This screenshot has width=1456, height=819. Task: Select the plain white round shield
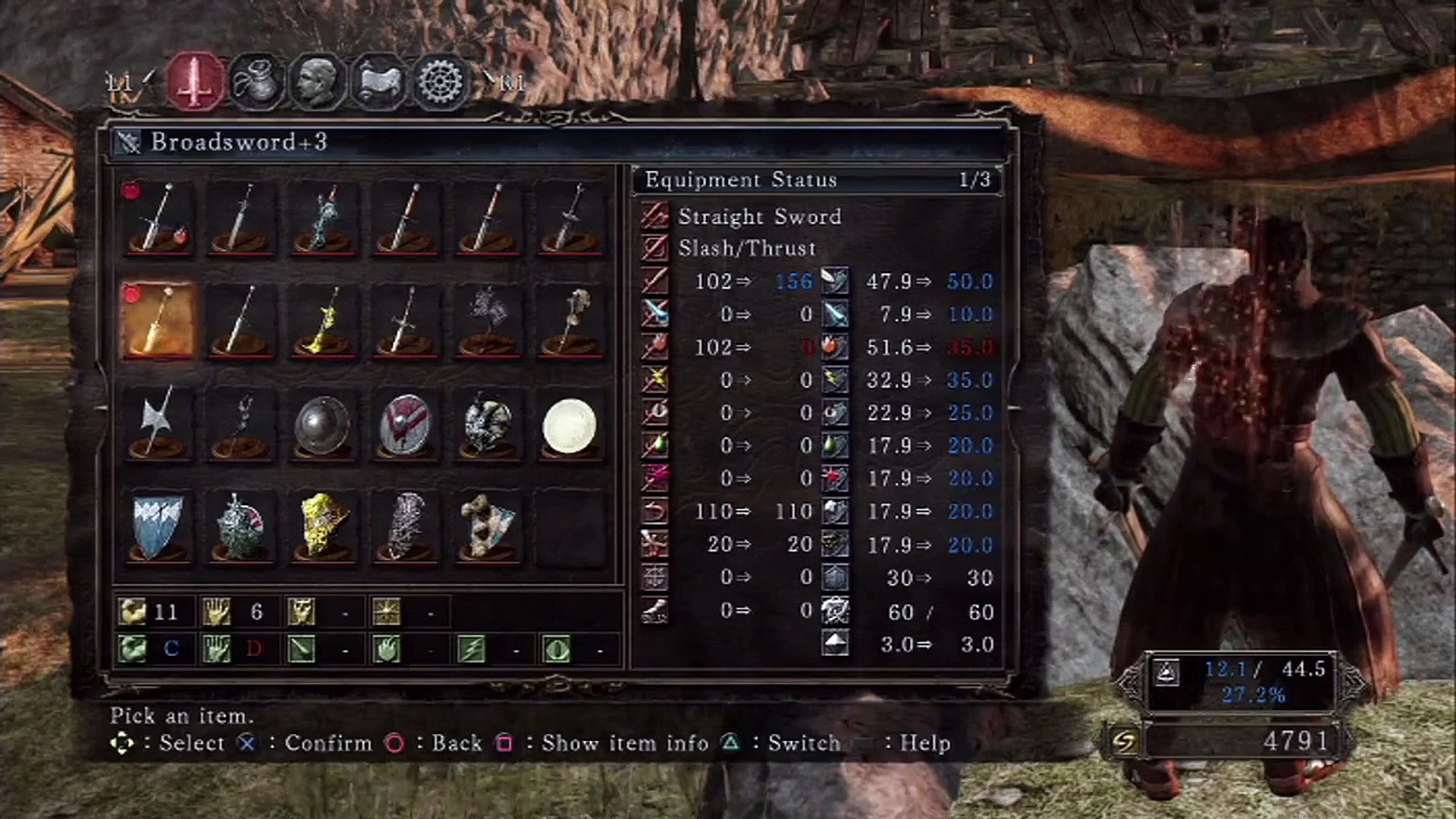pos(570,425)
